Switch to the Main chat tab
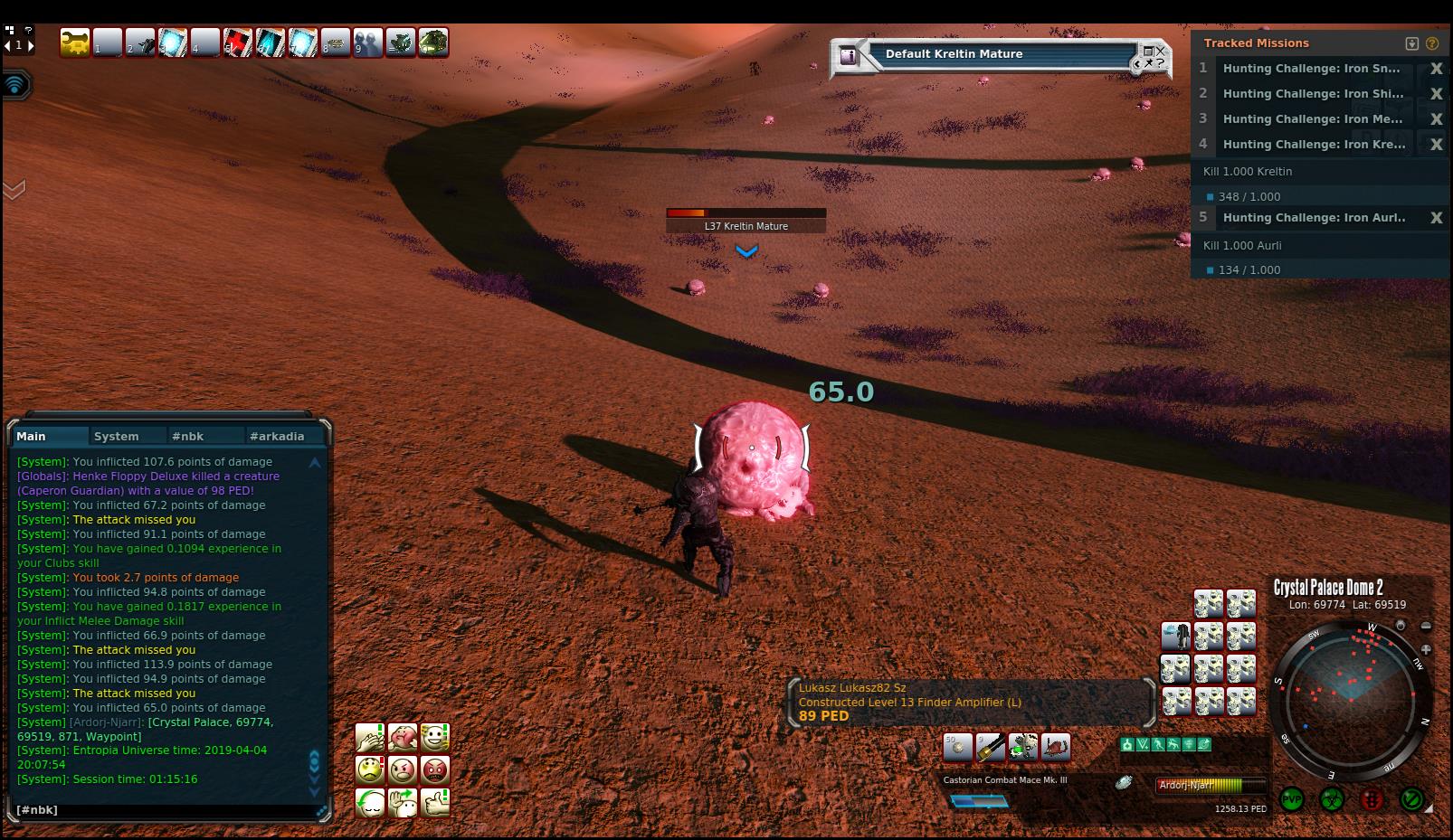 32,436
